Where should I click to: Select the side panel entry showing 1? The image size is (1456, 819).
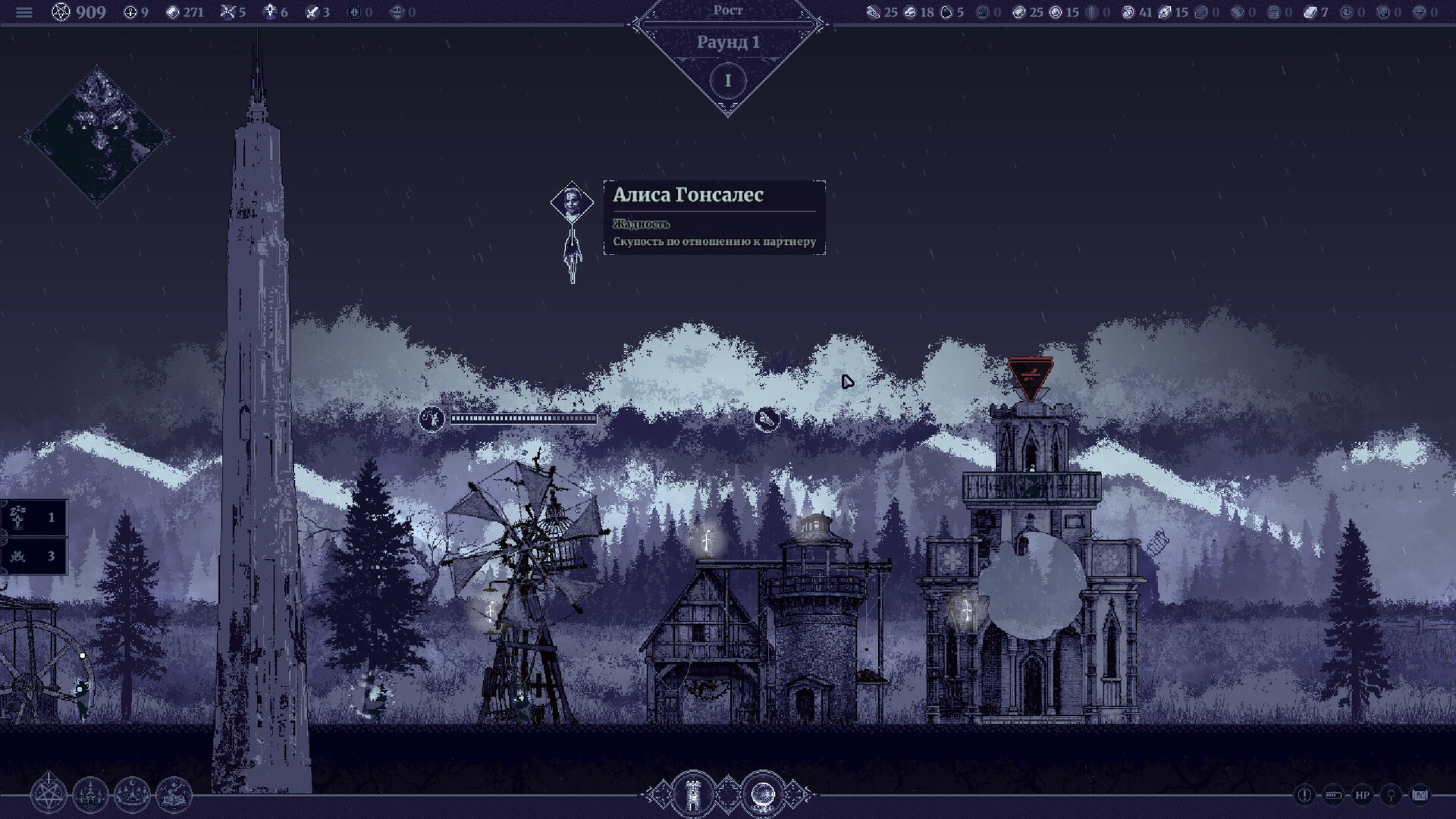point(34,518)
